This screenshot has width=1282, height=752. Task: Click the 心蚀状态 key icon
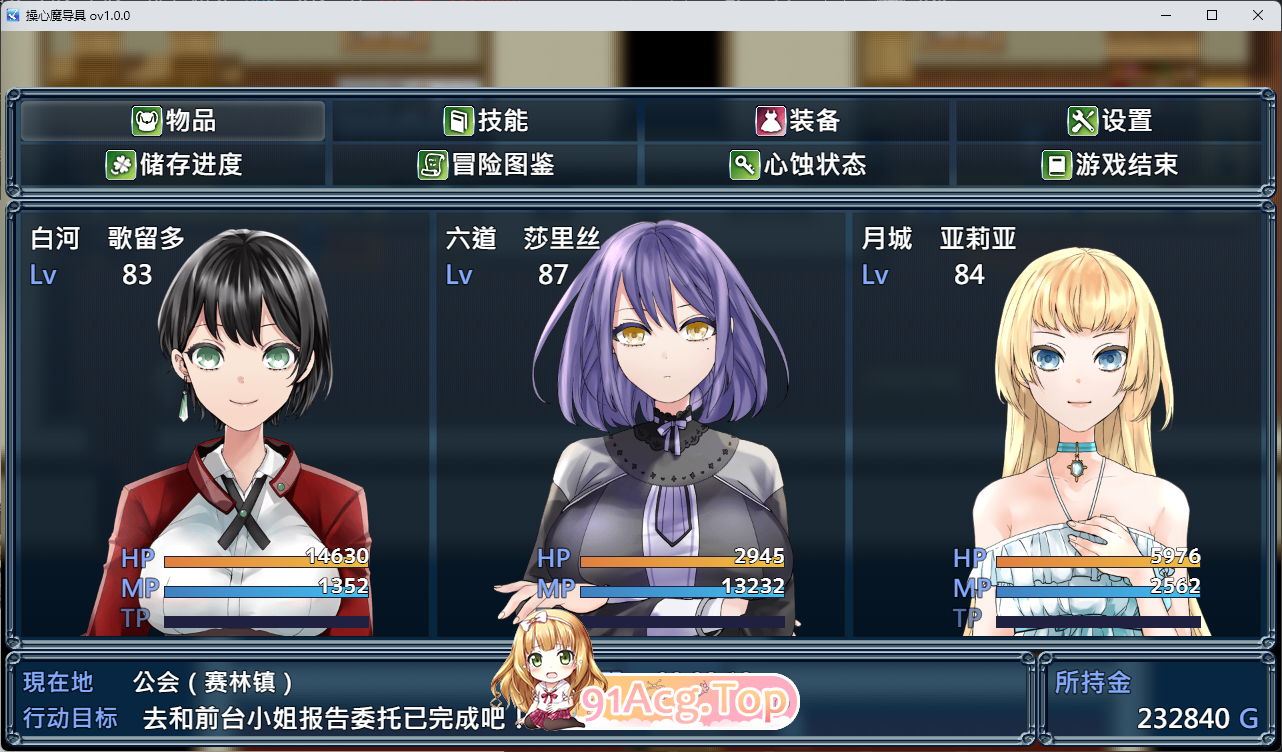click(x=745, y=164)
